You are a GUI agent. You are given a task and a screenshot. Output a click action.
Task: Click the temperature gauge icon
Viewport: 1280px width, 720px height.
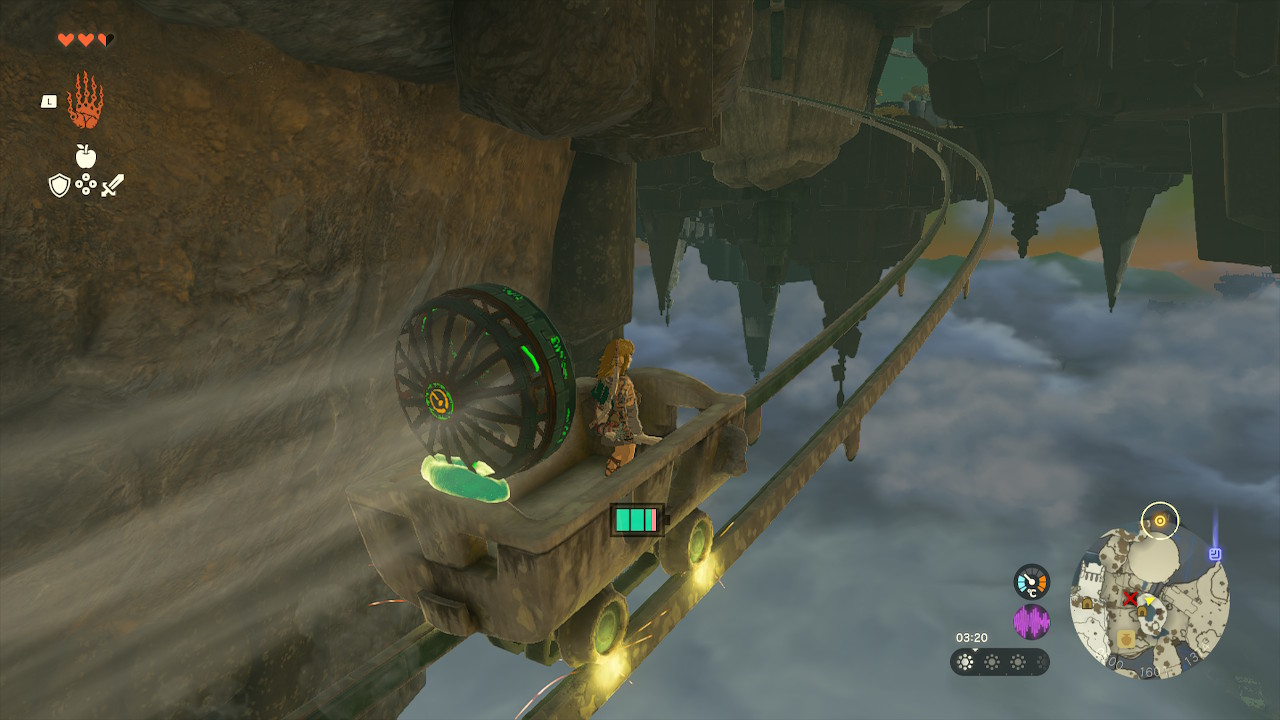[1031, 581]
